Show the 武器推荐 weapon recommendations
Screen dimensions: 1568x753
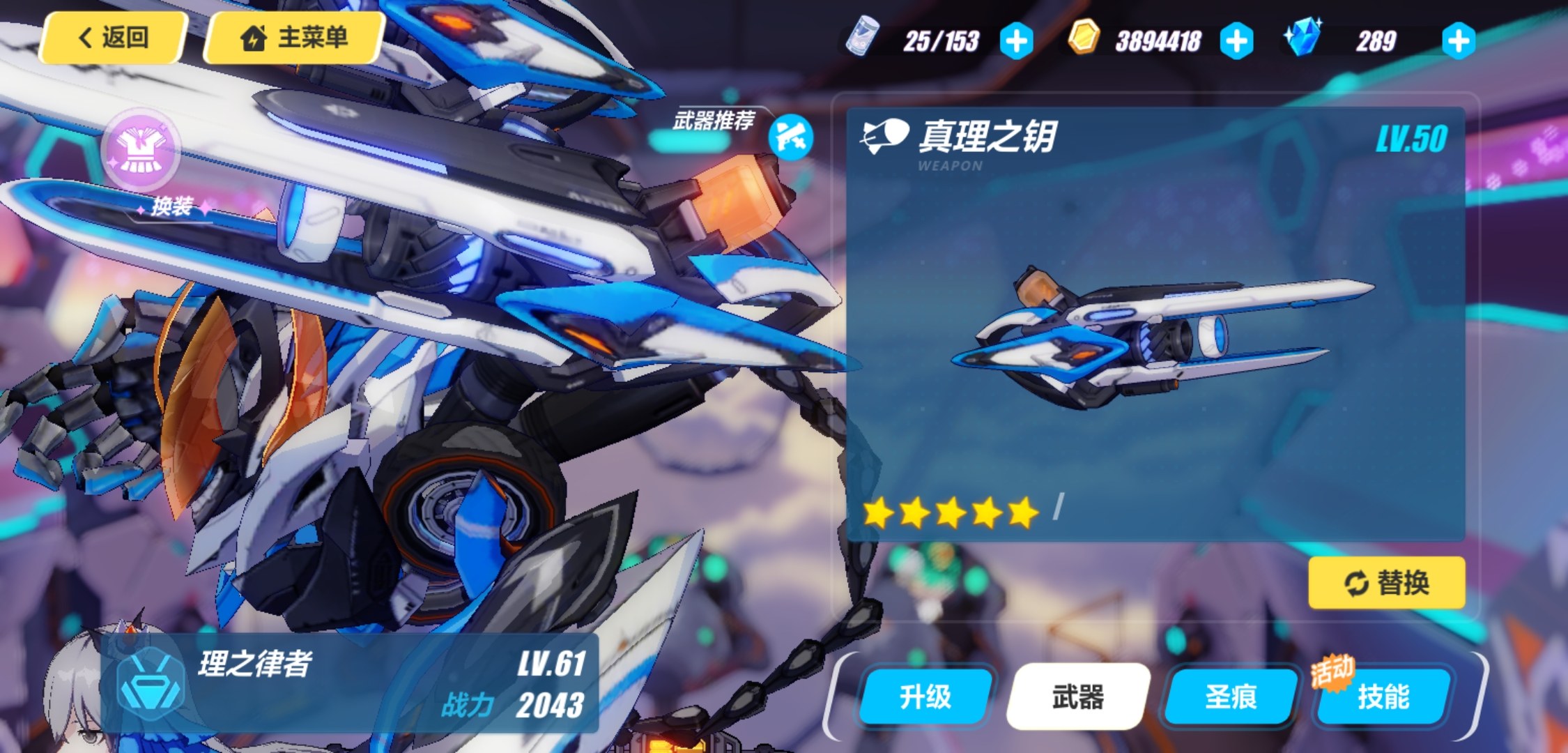[791, 137]
